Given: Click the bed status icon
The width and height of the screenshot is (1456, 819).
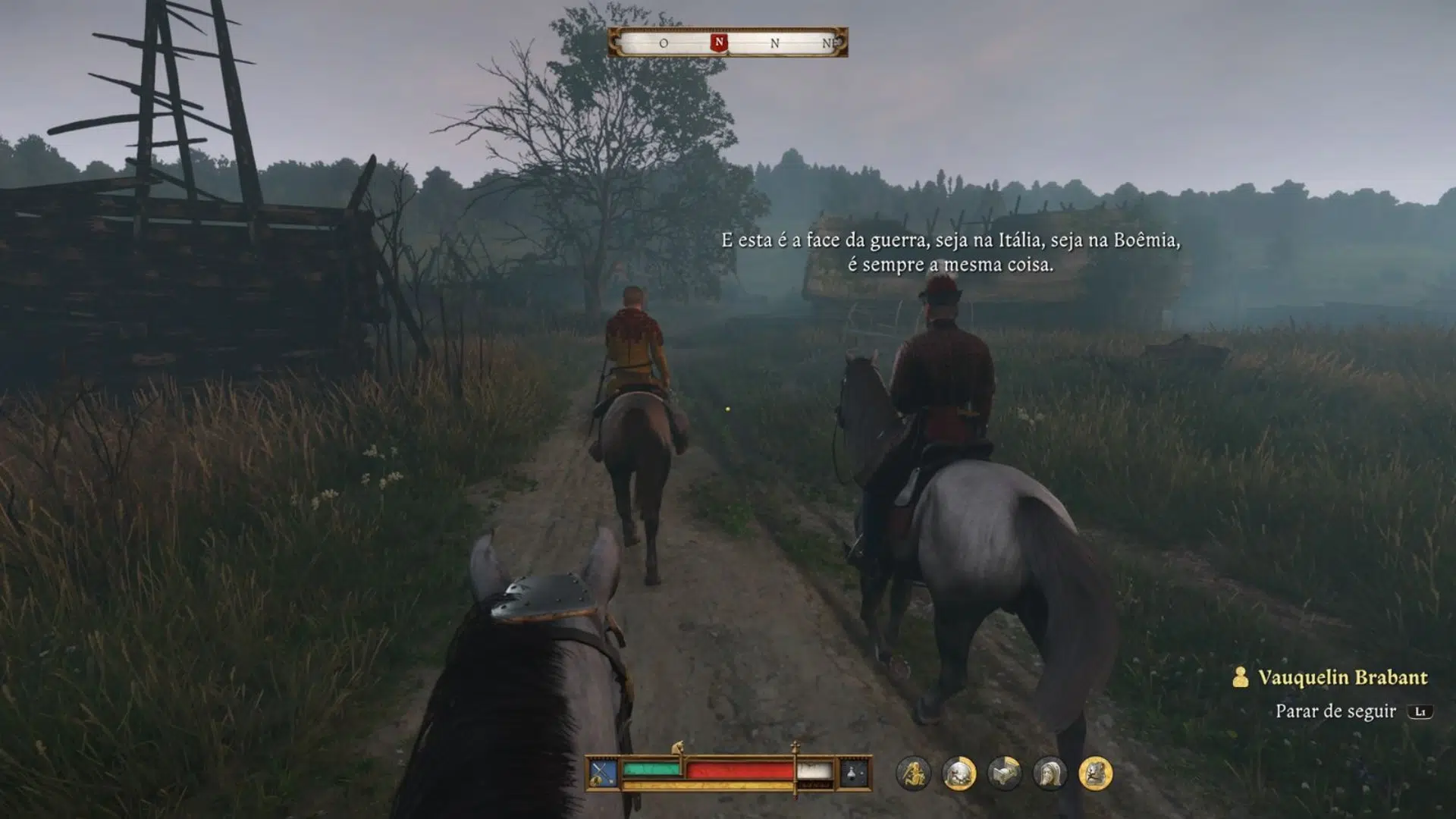Looking at the screenshot, I should click(x=1004, y=773).
